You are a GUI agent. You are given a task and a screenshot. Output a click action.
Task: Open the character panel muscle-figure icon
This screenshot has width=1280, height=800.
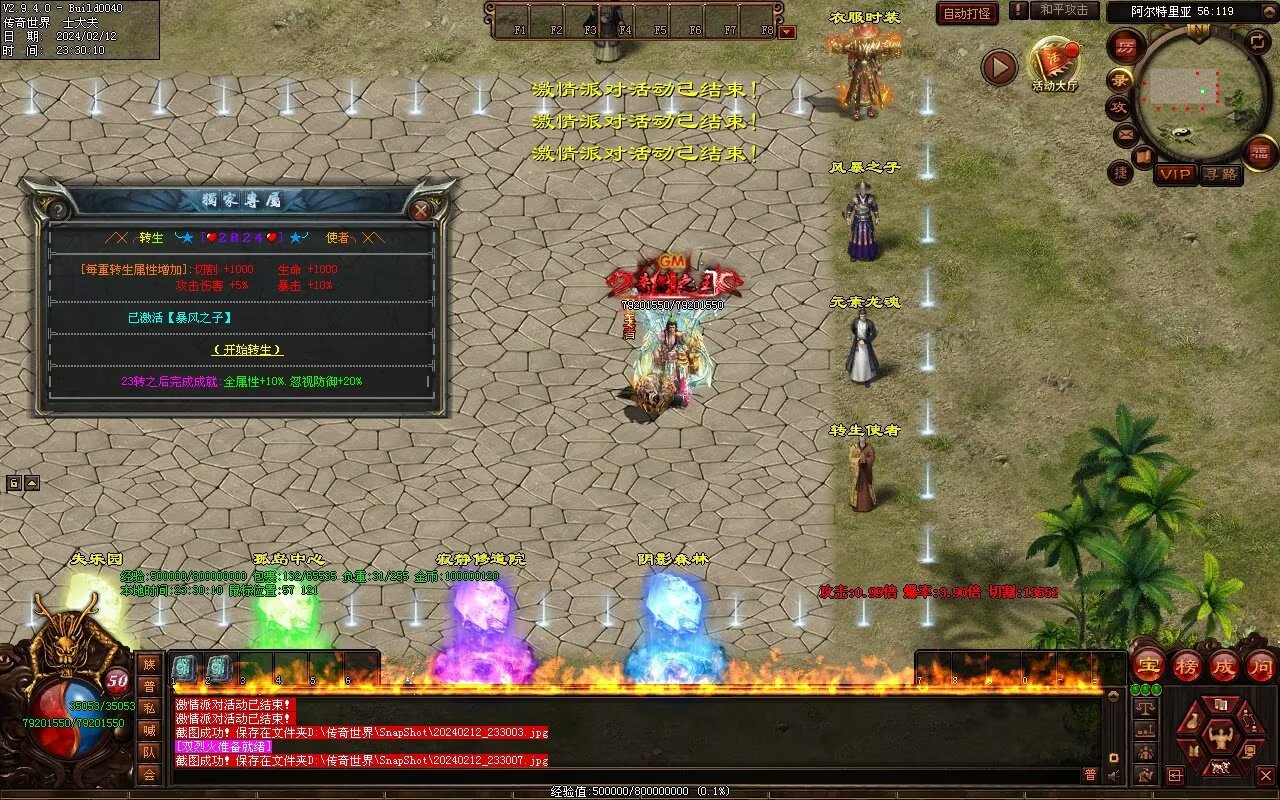pos(1219,739)
